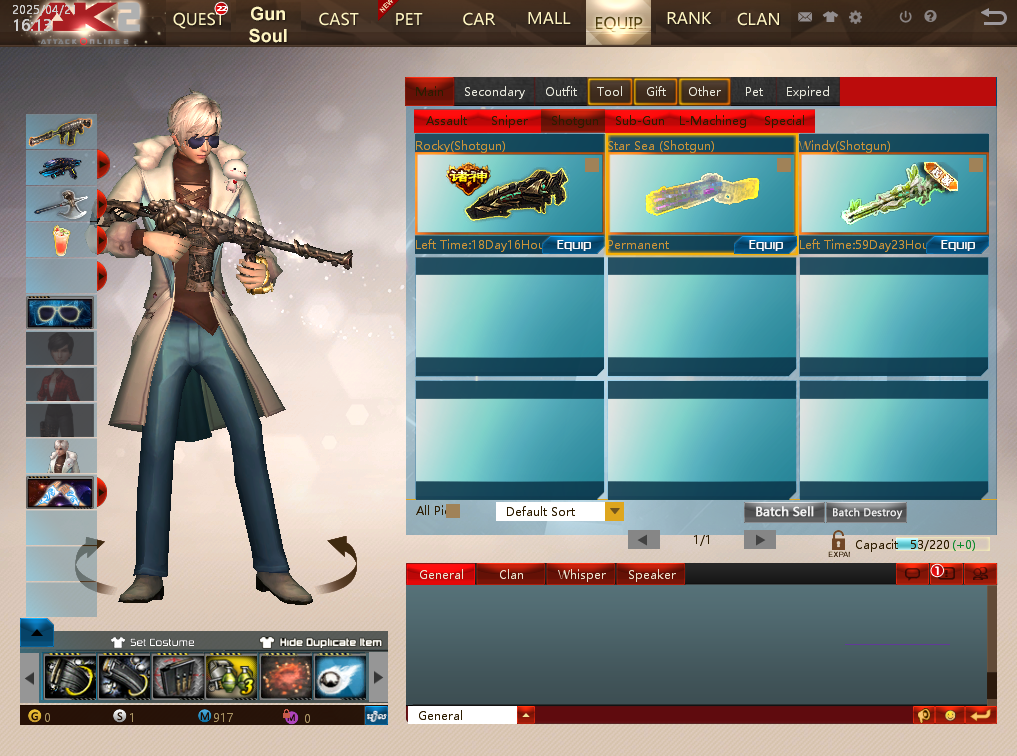Click the Batch Sell button
1017x756 pixels.
[x=784, y=511]
